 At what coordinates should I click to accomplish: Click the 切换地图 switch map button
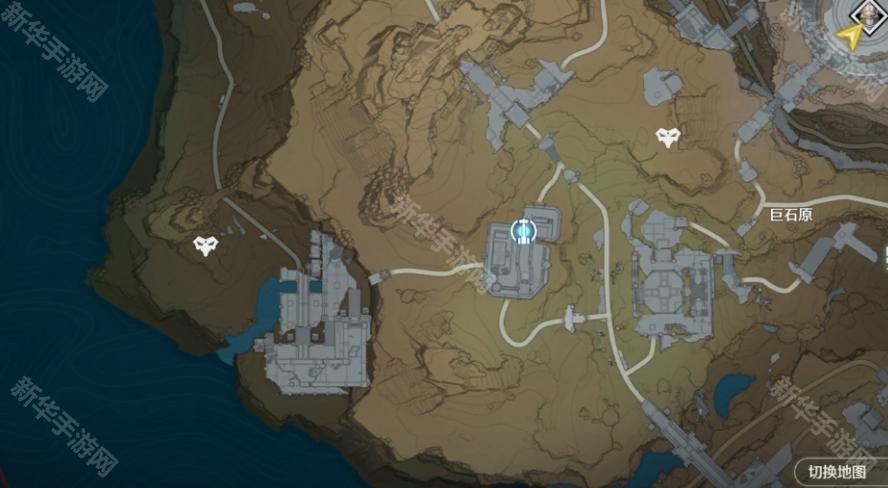coord(837,471)
